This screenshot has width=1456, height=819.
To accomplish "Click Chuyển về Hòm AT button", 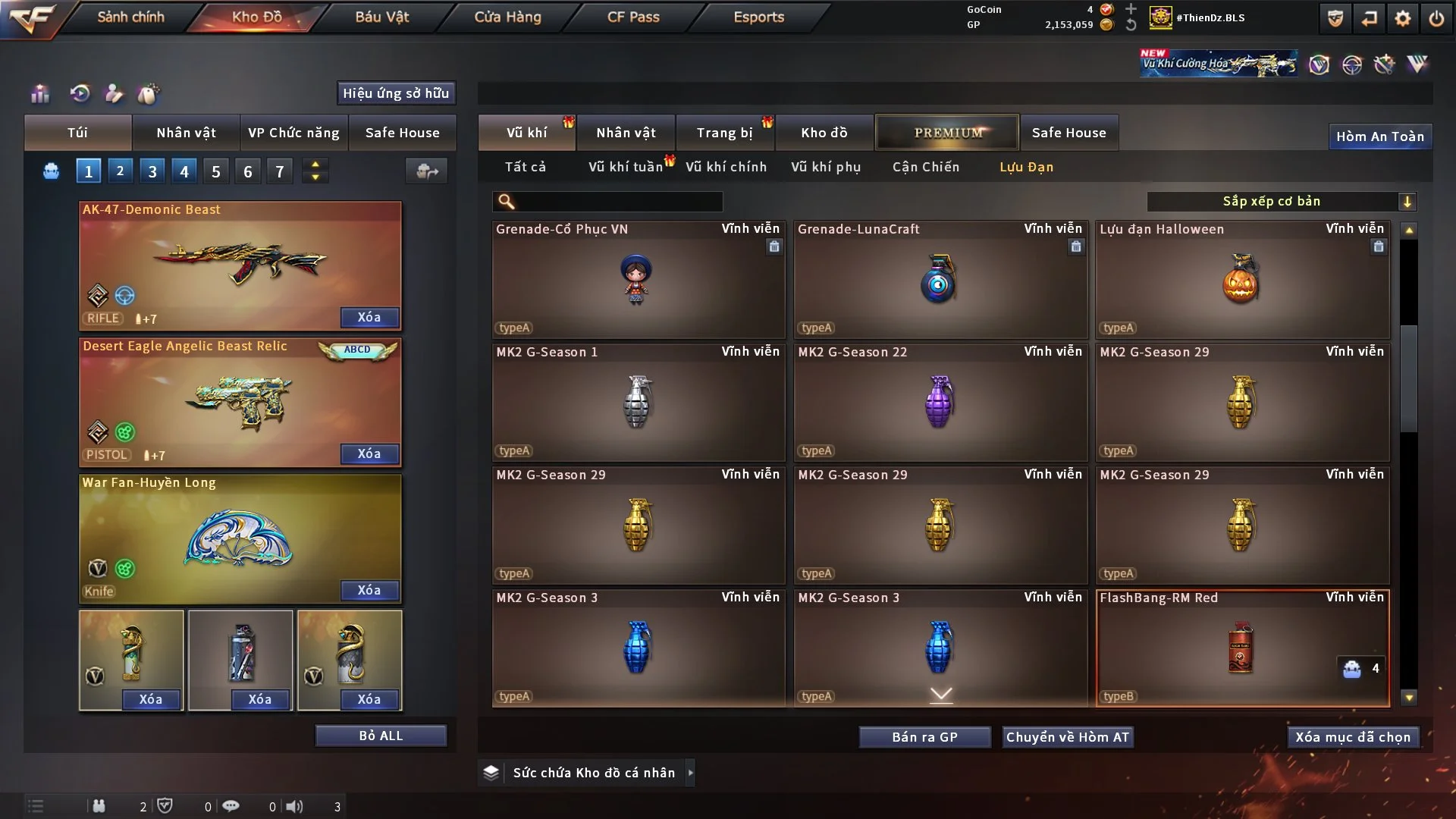I will coord(1067,737).
